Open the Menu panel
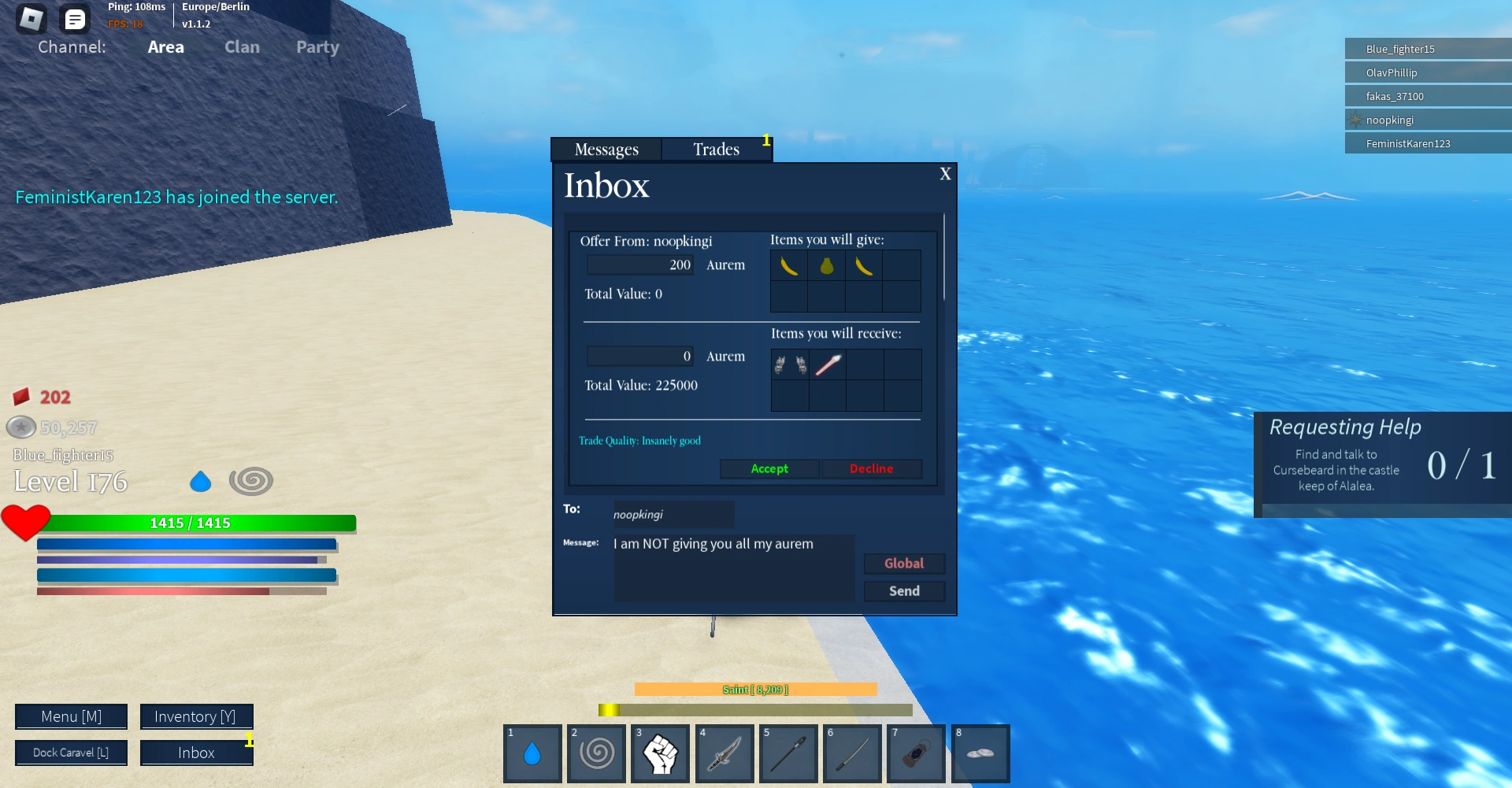This screenshot has height=788, width=1512. point(71,716)
